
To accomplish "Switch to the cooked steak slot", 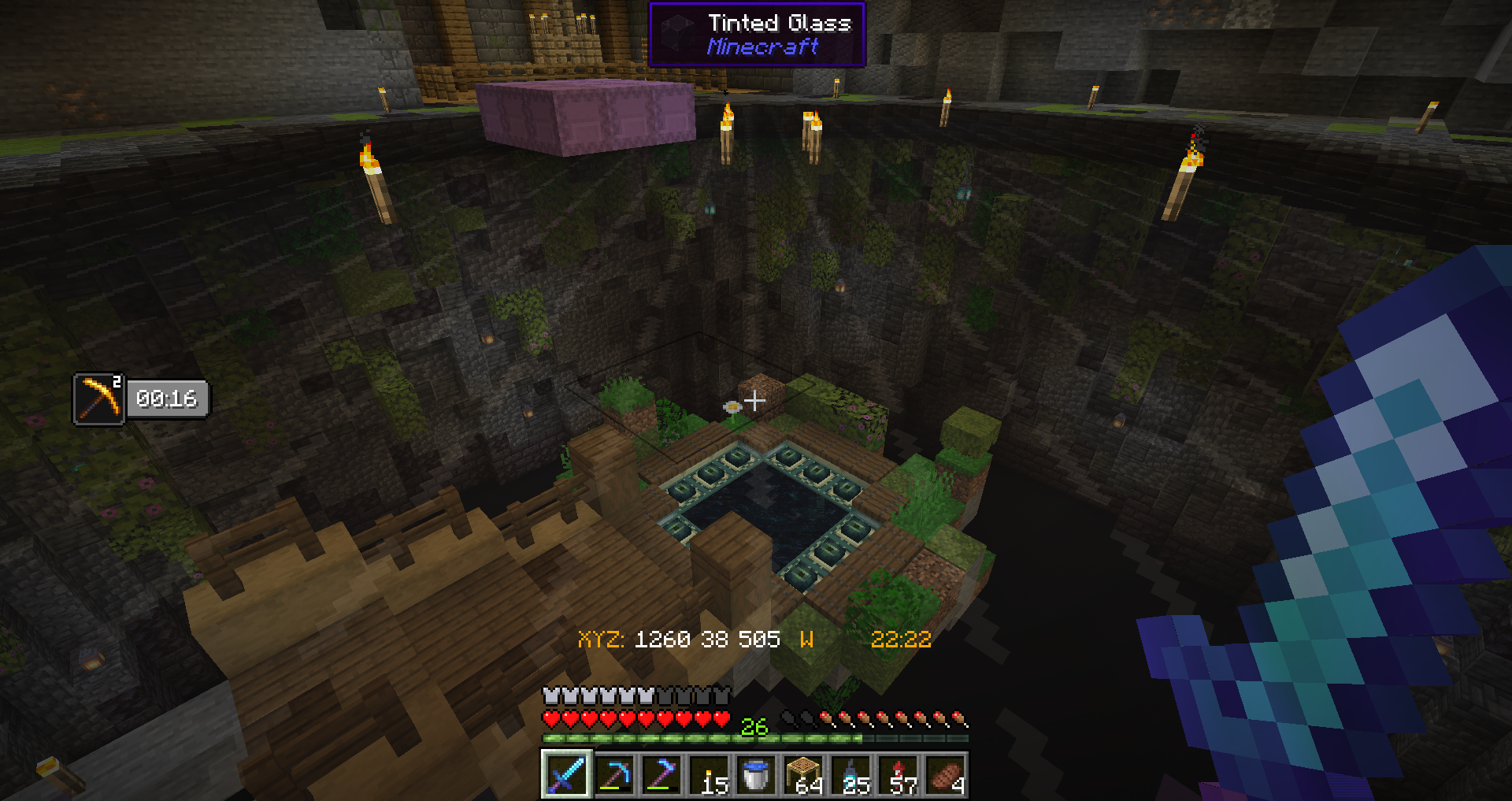I will pyautogui.click(x=946, y=774).
